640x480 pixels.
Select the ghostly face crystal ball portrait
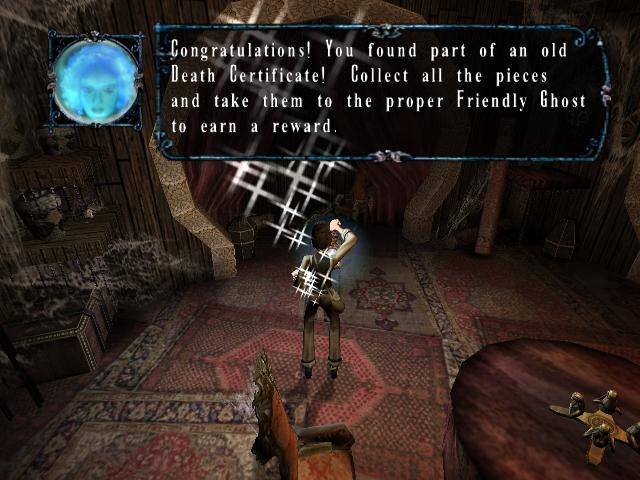96,81
